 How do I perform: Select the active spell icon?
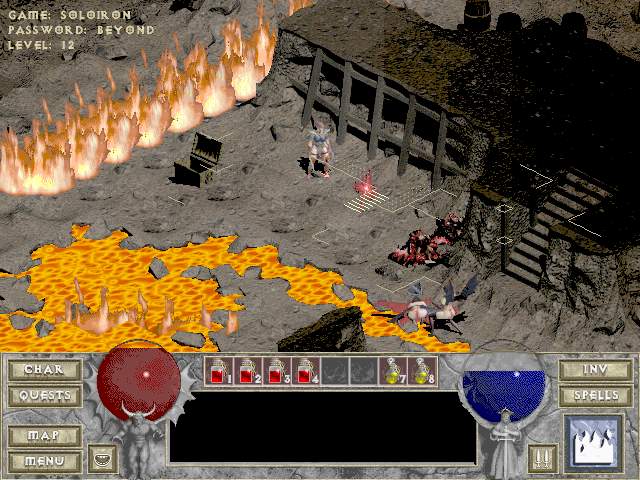[x=595, y=442]
